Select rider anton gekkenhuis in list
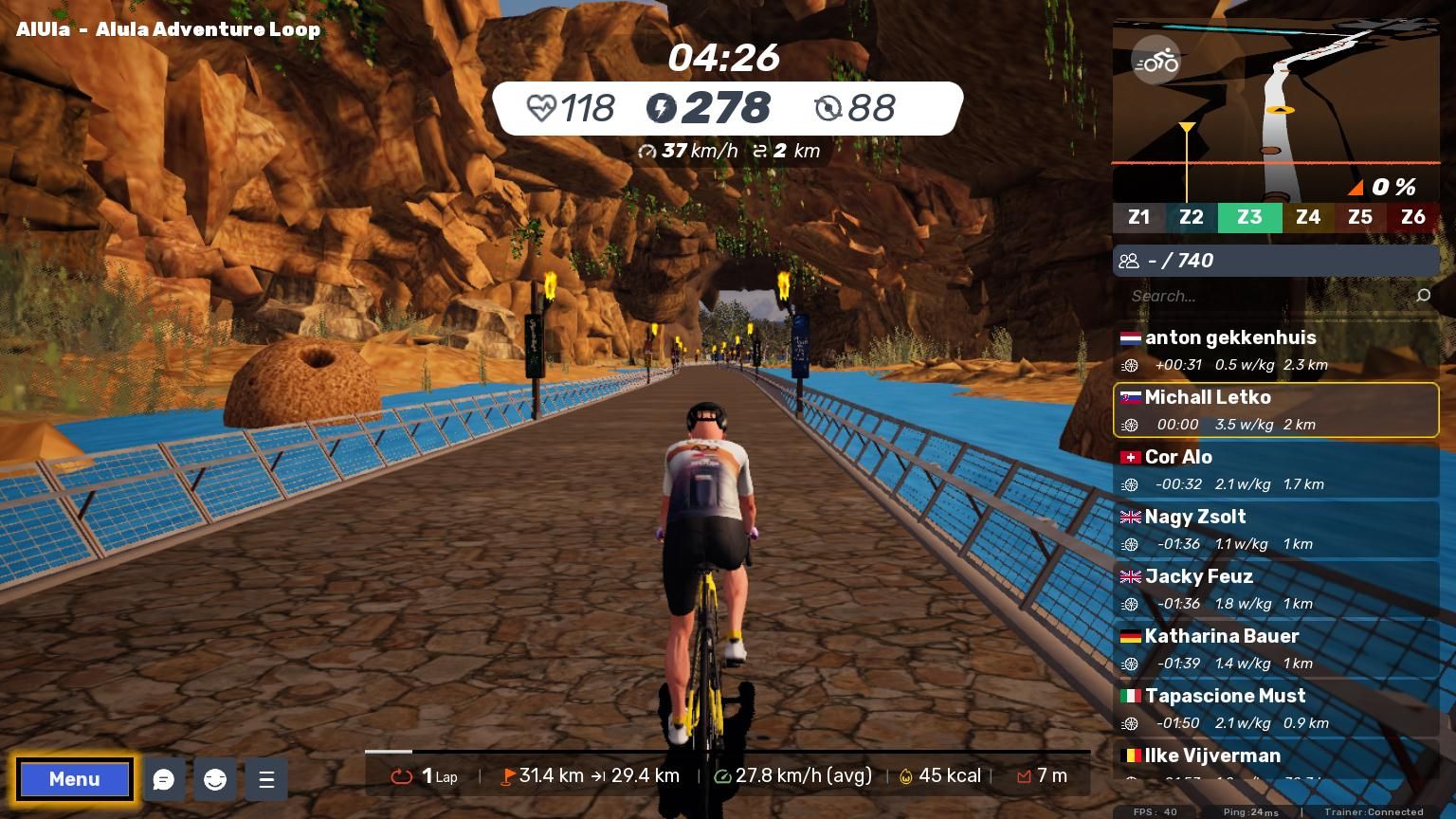The width and height of the screenshot is (1456, 819). 1275,350
